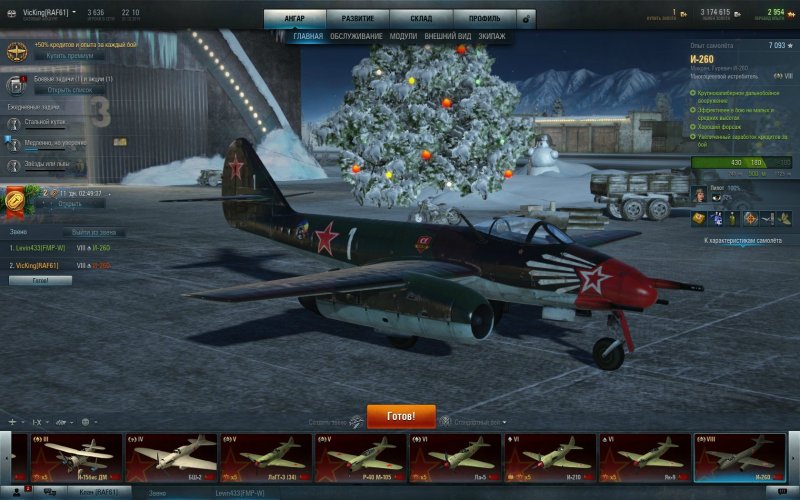Show the Экипаж sub-tab
The image size is (800, 500).
(x=492, y=36)
